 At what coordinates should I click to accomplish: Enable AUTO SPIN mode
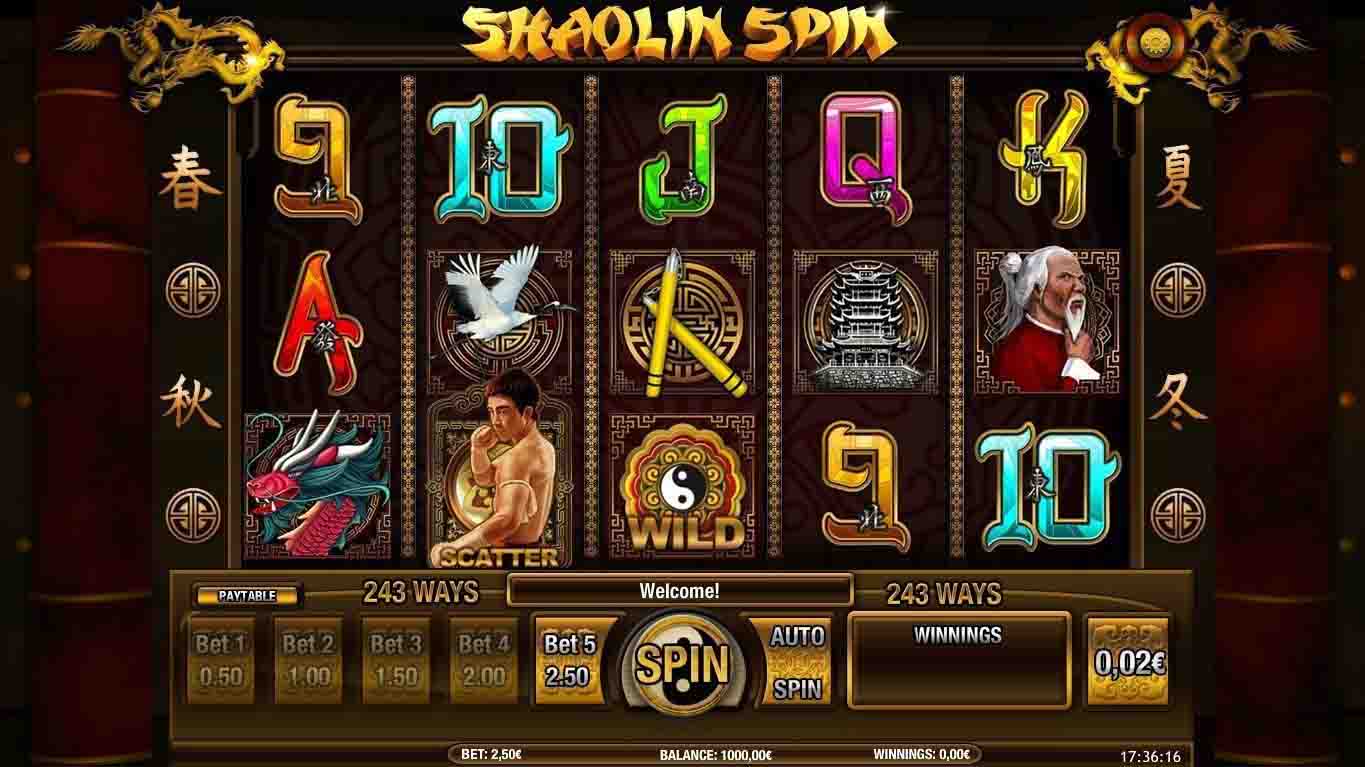pyautogui.click(x=795, y=660)
